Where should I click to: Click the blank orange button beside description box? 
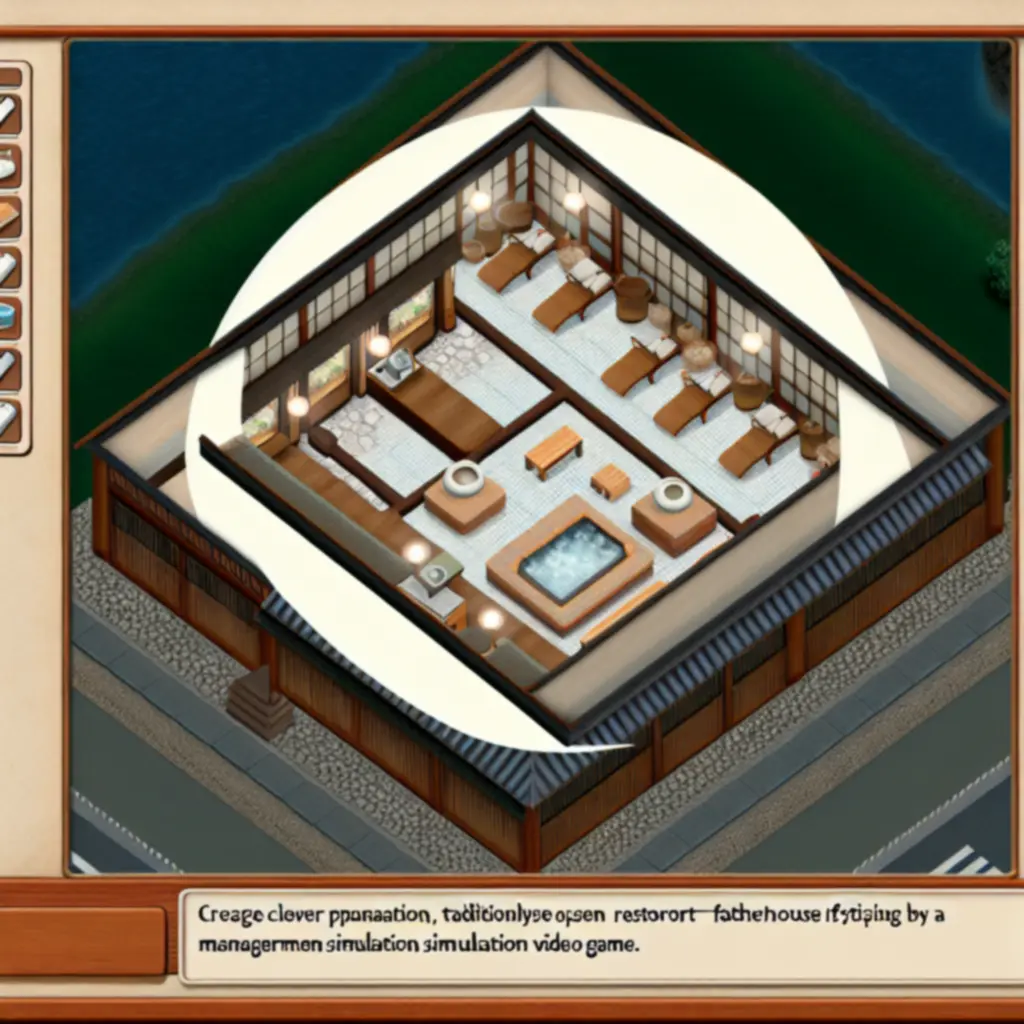coord(82,941)
